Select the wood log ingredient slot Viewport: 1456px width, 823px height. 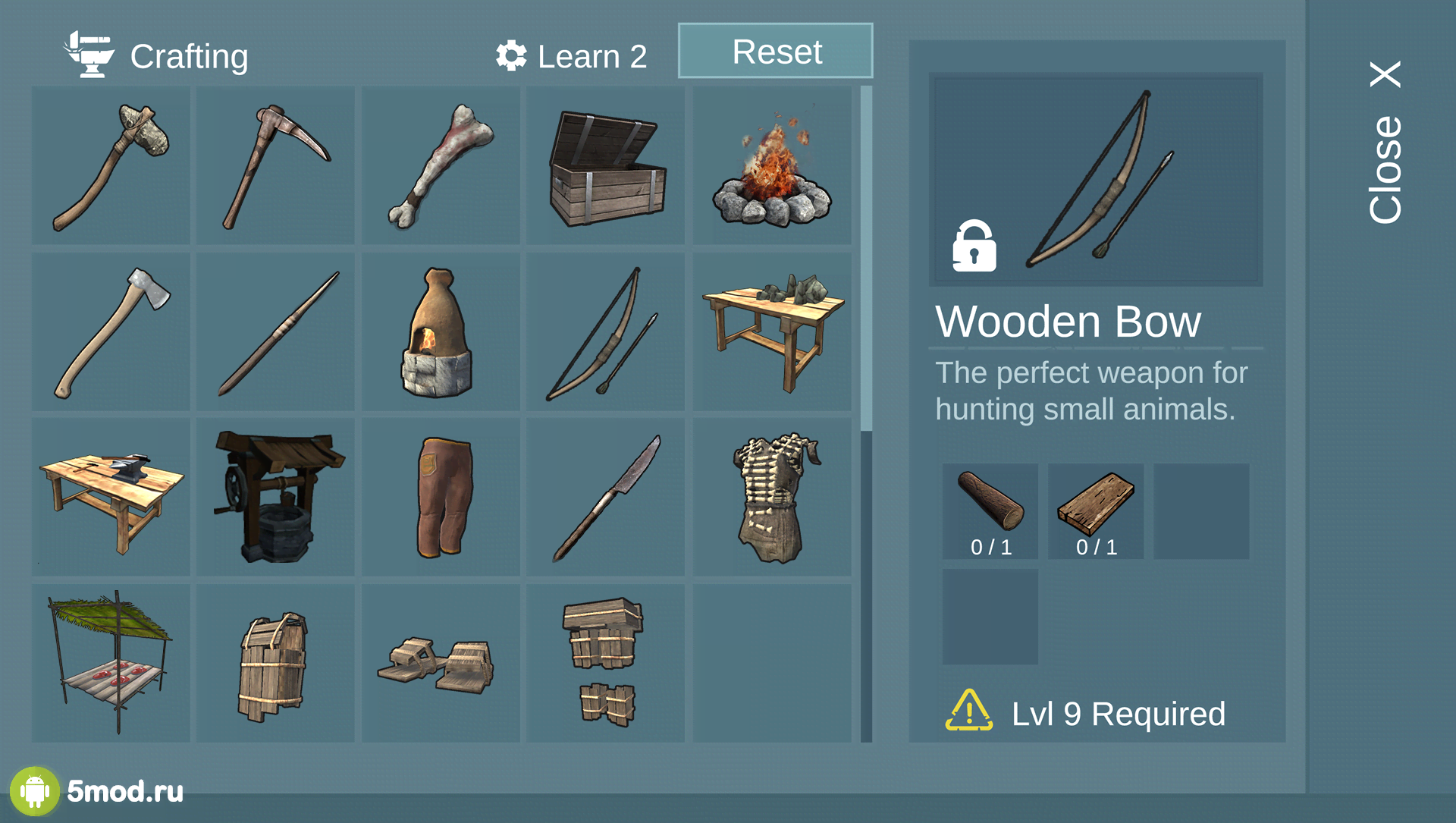coord(990,510)
